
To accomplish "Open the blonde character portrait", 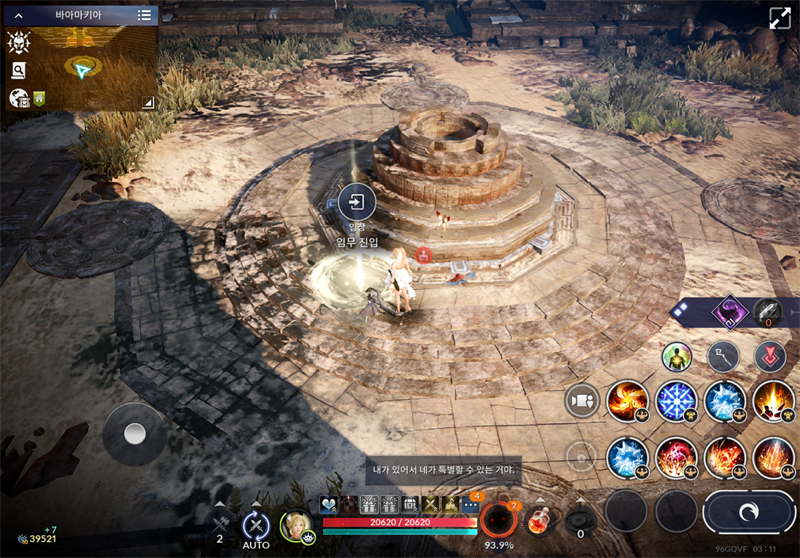I will pos(296,525).
